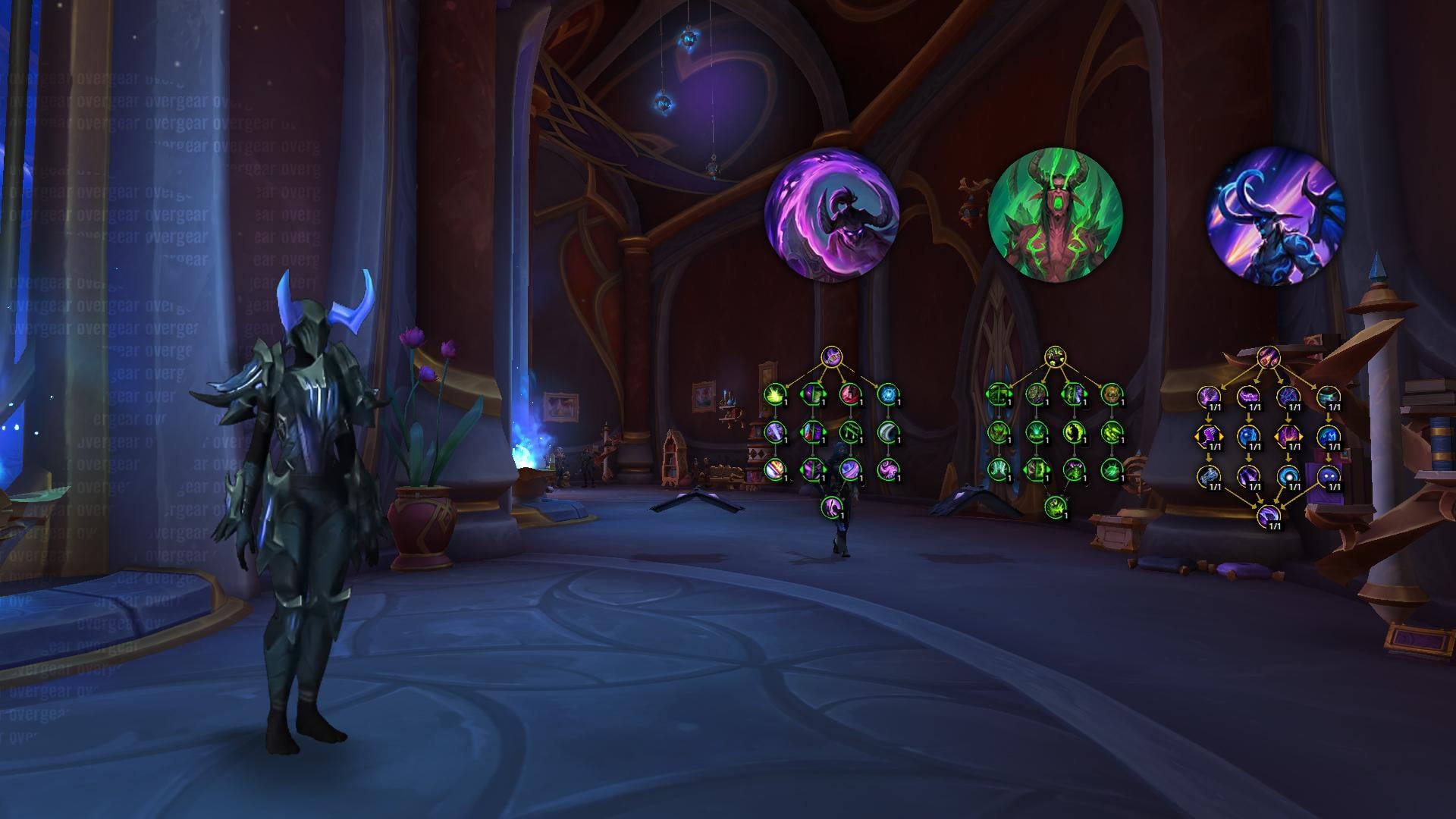This screenshot has height=819, width=1456.
Task: Choose the green claw marks talent
Action: [x=1111, y=432]
